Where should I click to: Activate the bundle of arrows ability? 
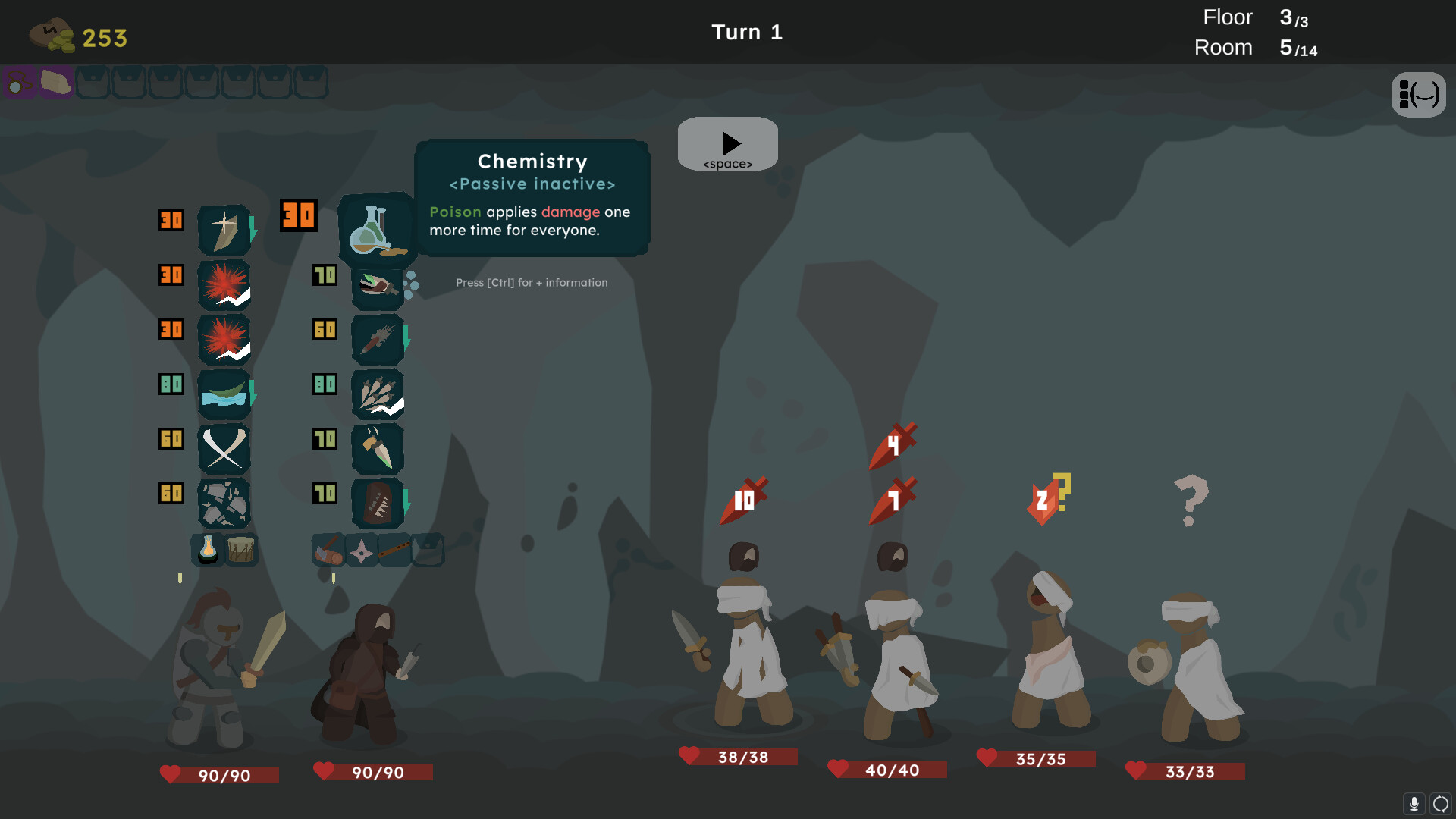[x=378, y=394]
